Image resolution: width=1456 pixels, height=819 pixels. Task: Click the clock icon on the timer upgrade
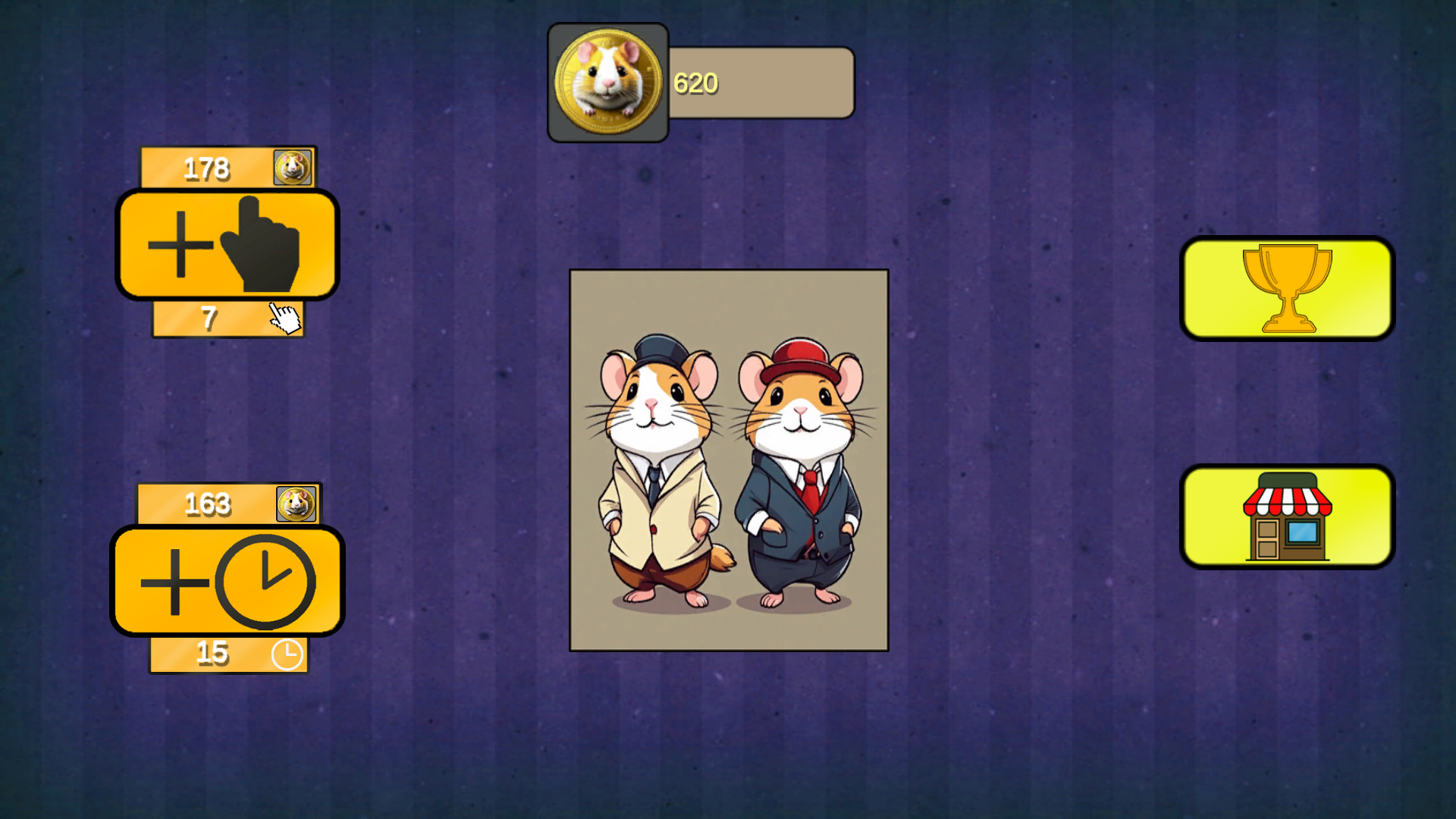[x=265, y=582]
